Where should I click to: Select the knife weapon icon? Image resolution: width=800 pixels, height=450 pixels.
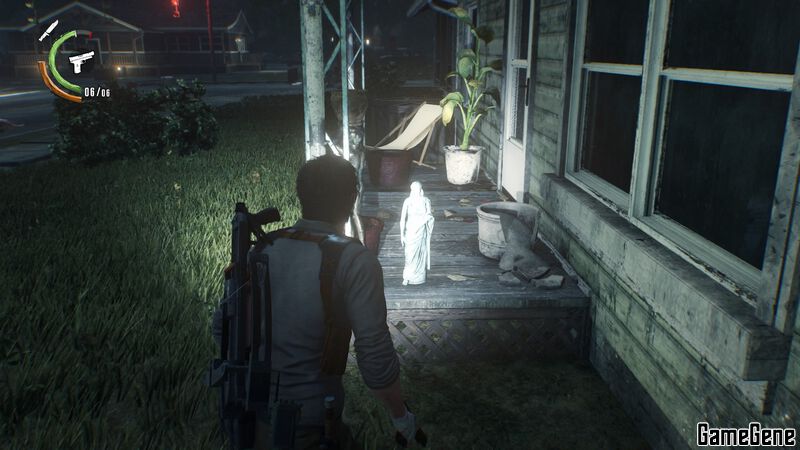48,30
